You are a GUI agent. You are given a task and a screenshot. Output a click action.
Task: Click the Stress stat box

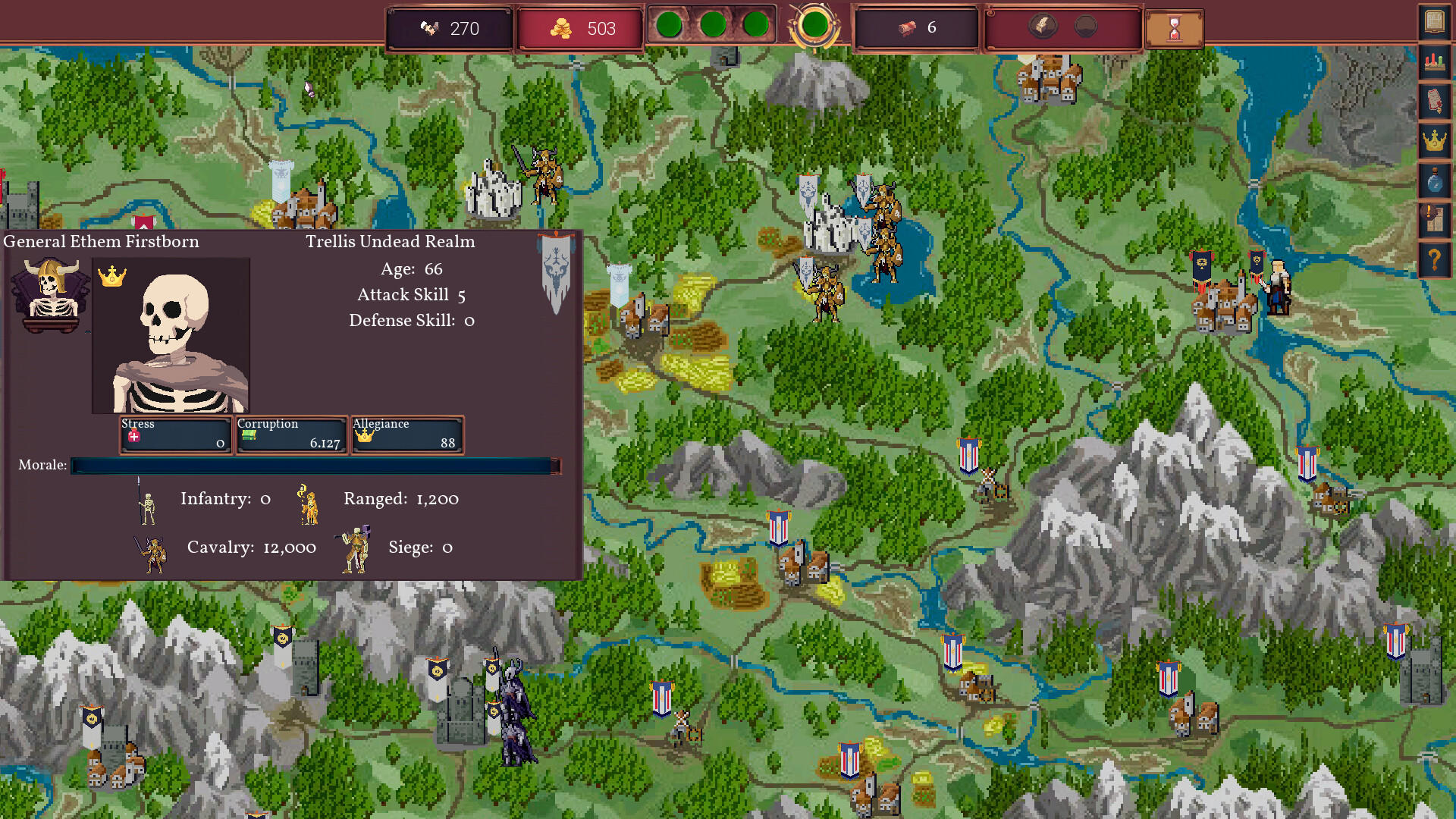pyautogui.click(x=175, y=435)
